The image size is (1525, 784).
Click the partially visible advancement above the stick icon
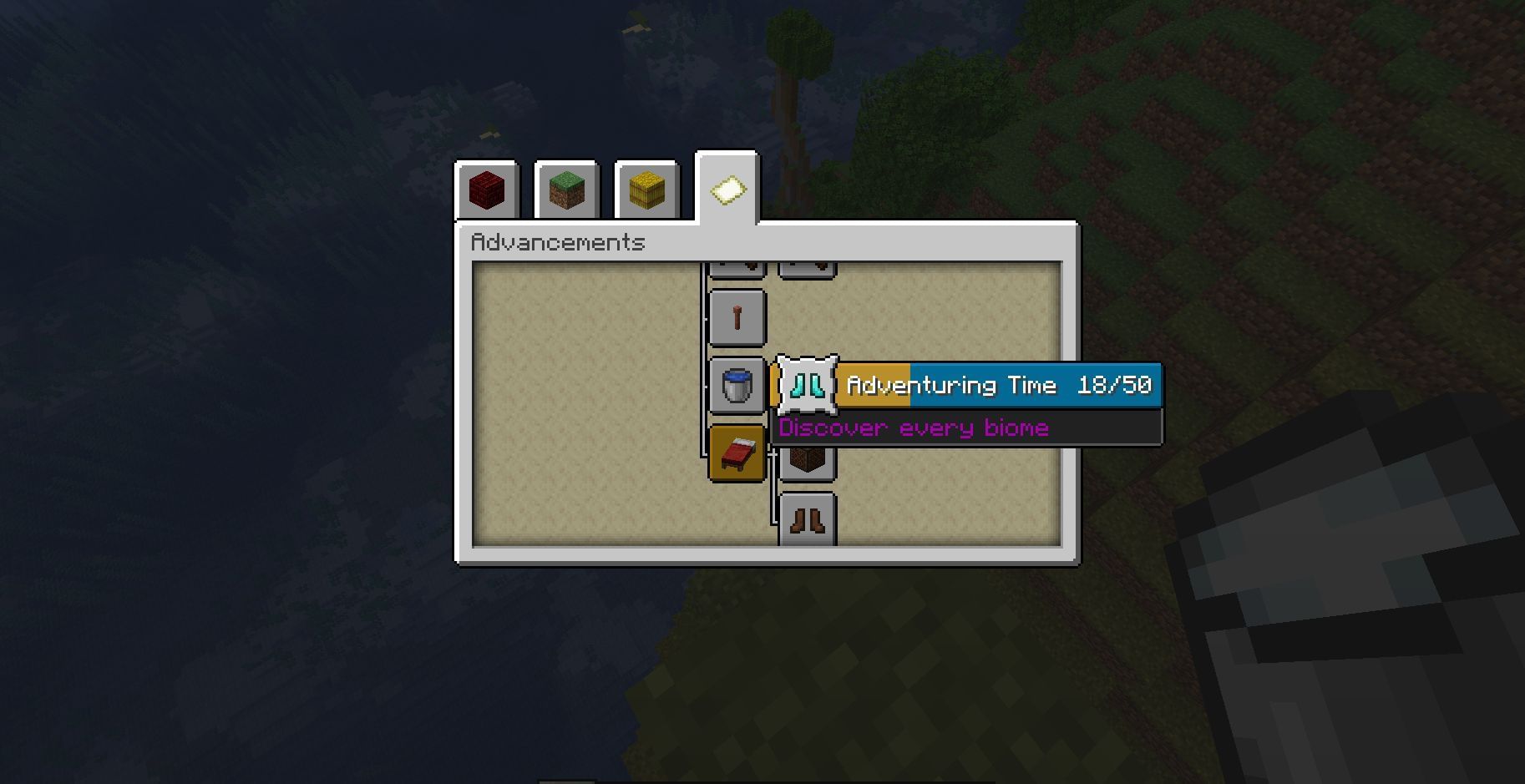(x=737, y=266)
